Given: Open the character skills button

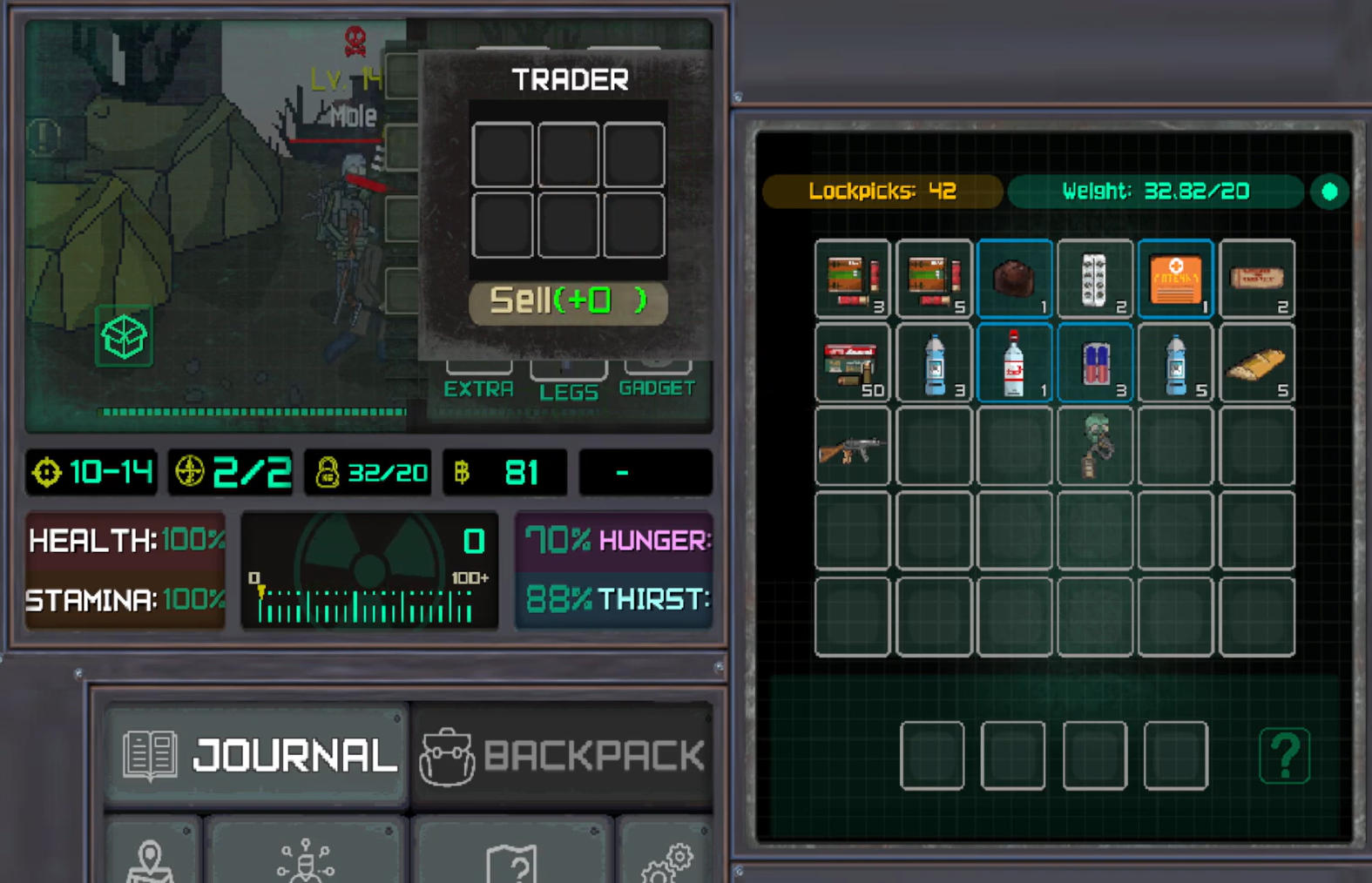Looking at the screenshot, I should point(305,858).
